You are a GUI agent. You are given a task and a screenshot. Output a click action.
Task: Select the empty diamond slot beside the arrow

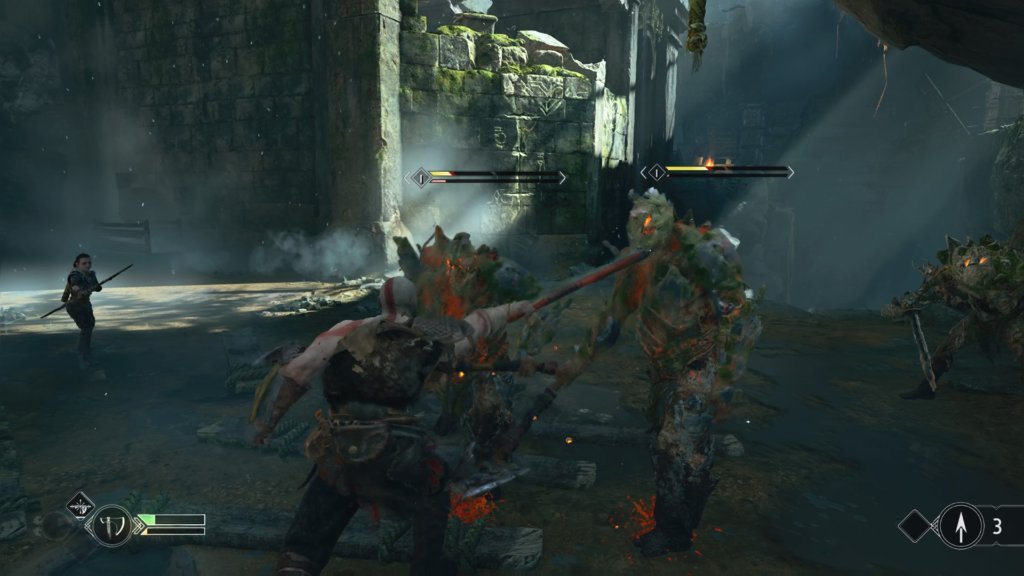click(x=917, y=526)
